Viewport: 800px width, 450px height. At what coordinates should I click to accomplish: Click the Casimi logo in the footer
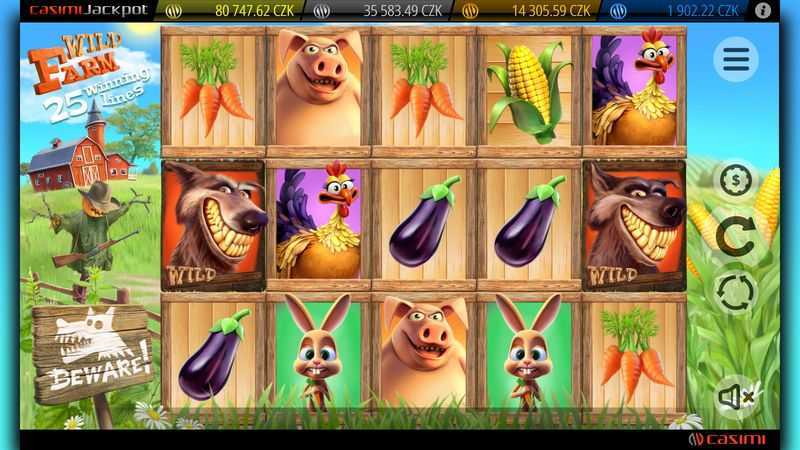(x=727, y=440)
